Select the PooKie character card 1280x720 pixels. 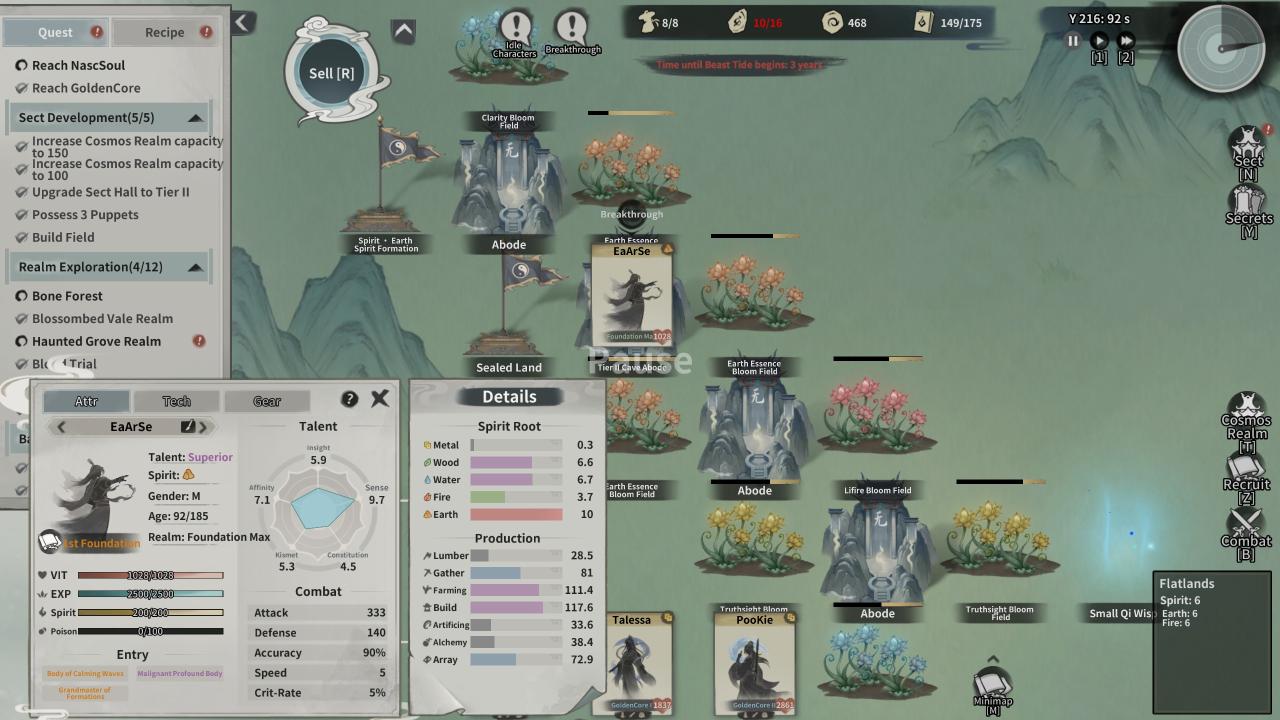[x=755, y=662]
